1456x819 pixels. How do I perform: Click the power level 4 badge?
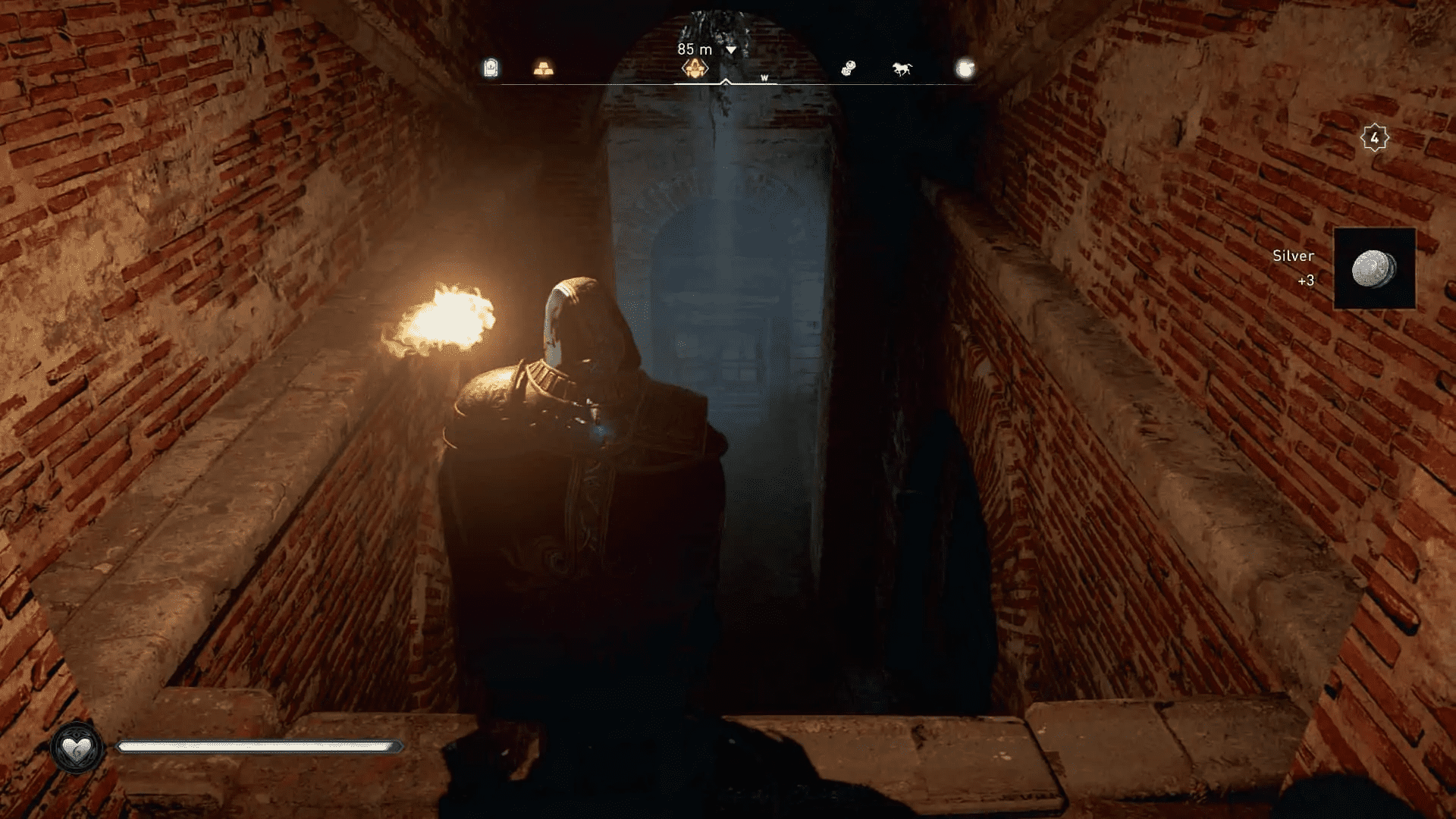1374,136
